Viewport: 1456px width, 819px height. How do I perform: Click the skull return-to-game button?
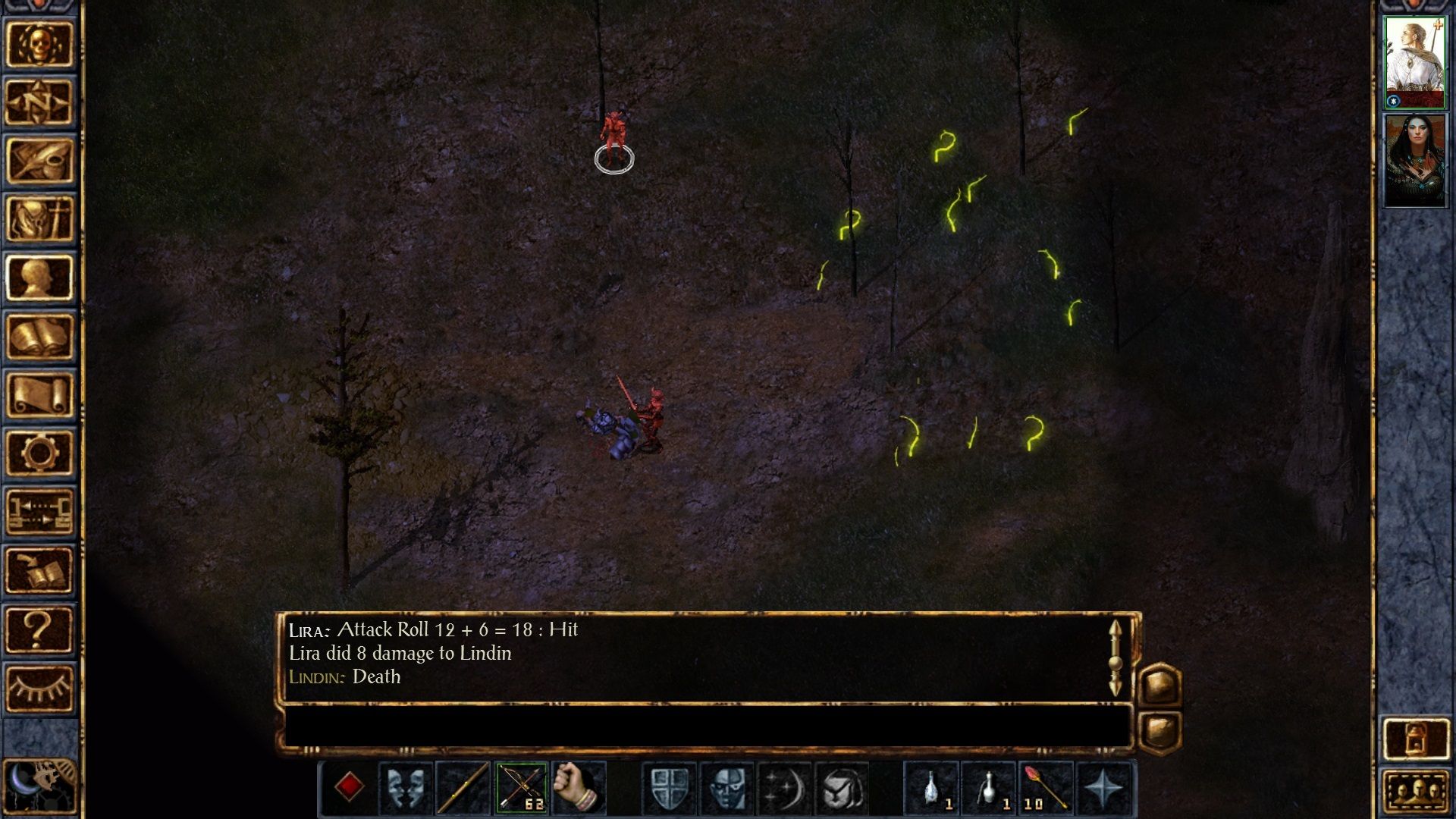point(39,44)
